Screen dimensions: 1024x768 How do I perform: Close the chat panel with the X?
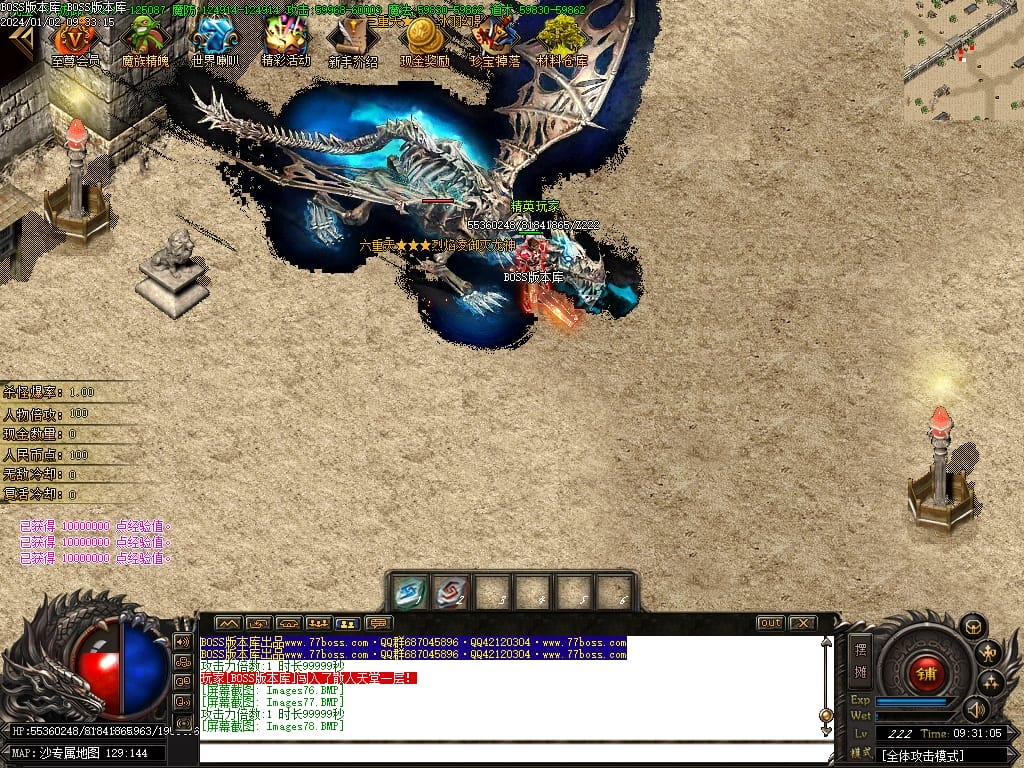[x=802, y=623]
